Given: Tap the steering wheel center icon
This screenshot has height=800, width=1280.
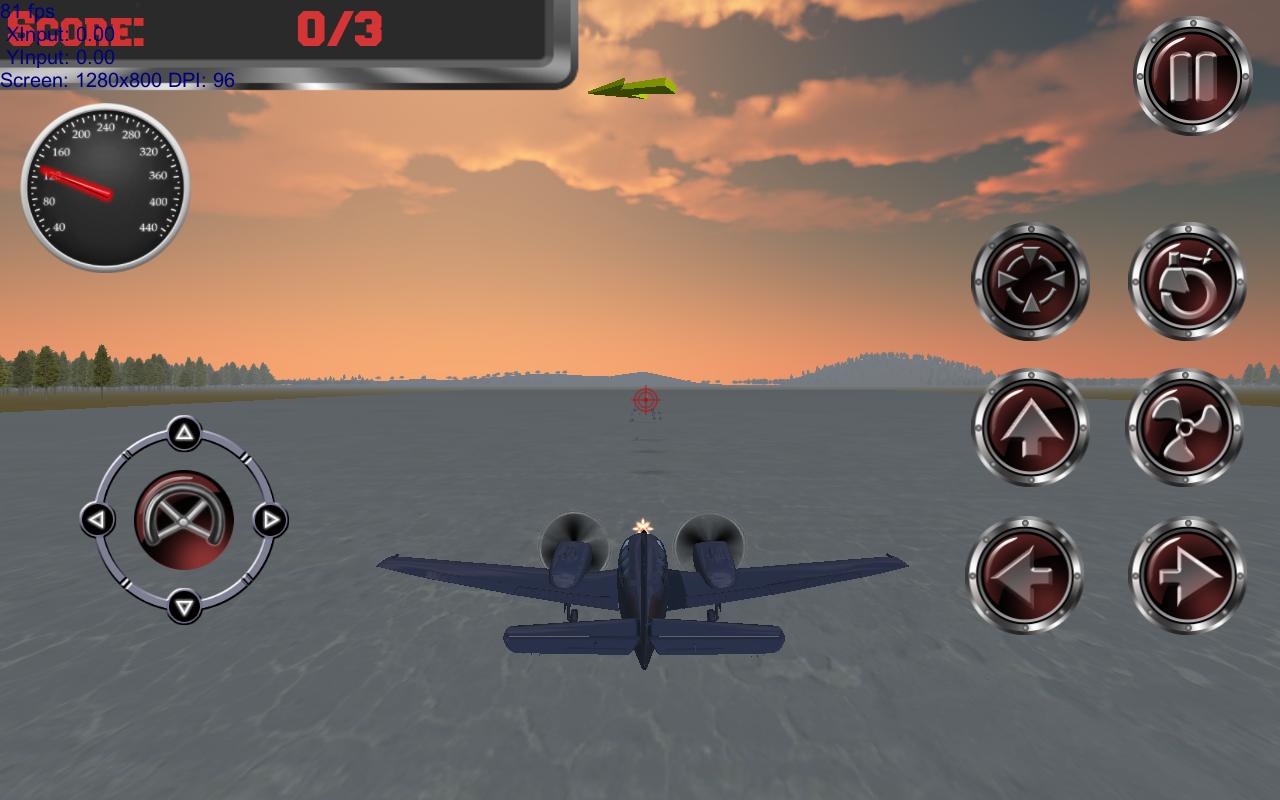Looking at the screenshot, I should point(183,519).
